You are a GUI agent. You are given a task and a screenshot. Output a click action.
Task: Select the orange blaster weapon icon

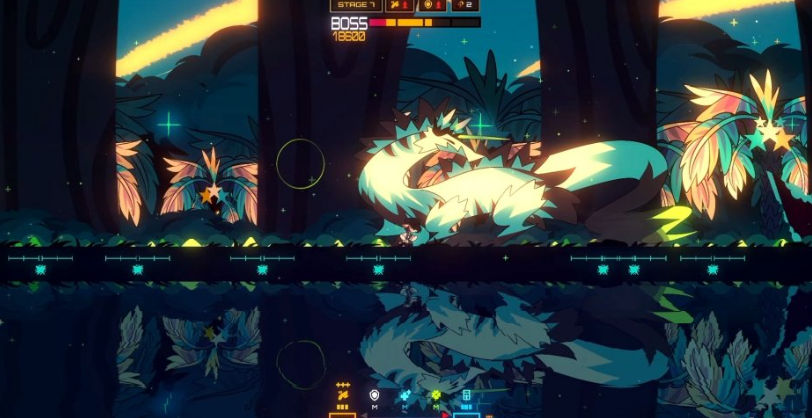coord(343,396)
